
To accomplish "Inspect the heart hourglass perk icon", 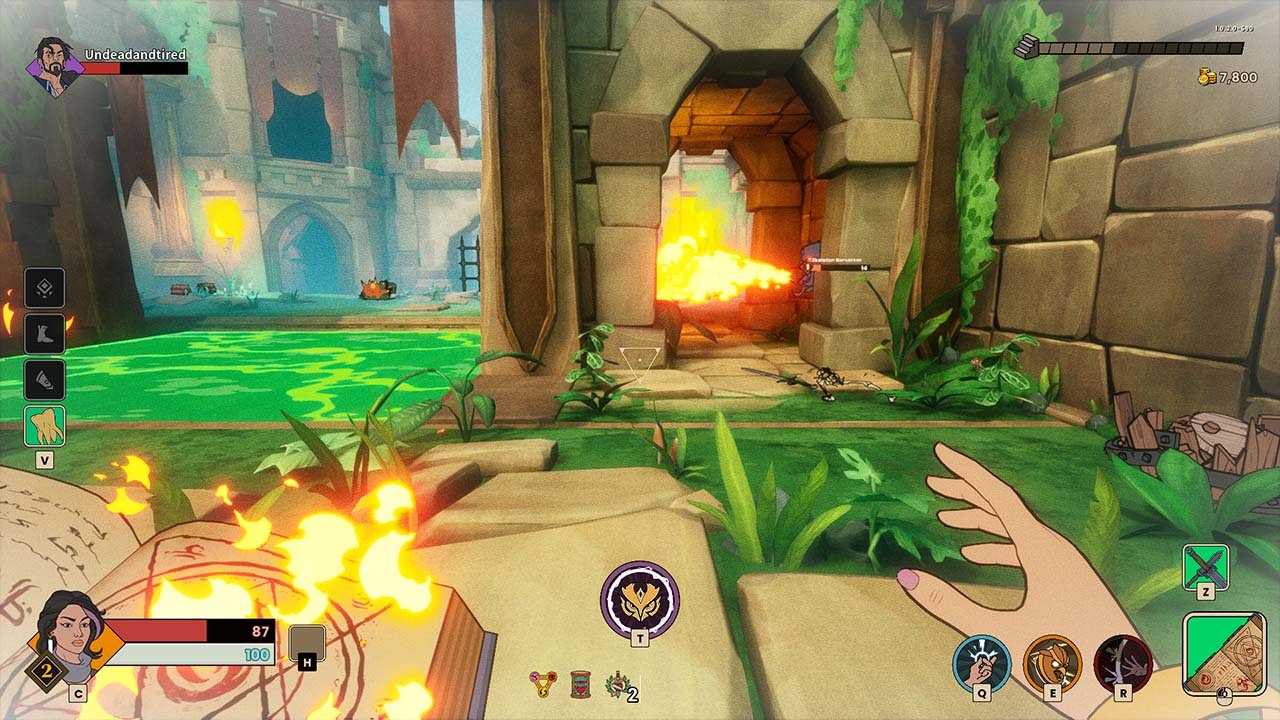I will [580, 684].
